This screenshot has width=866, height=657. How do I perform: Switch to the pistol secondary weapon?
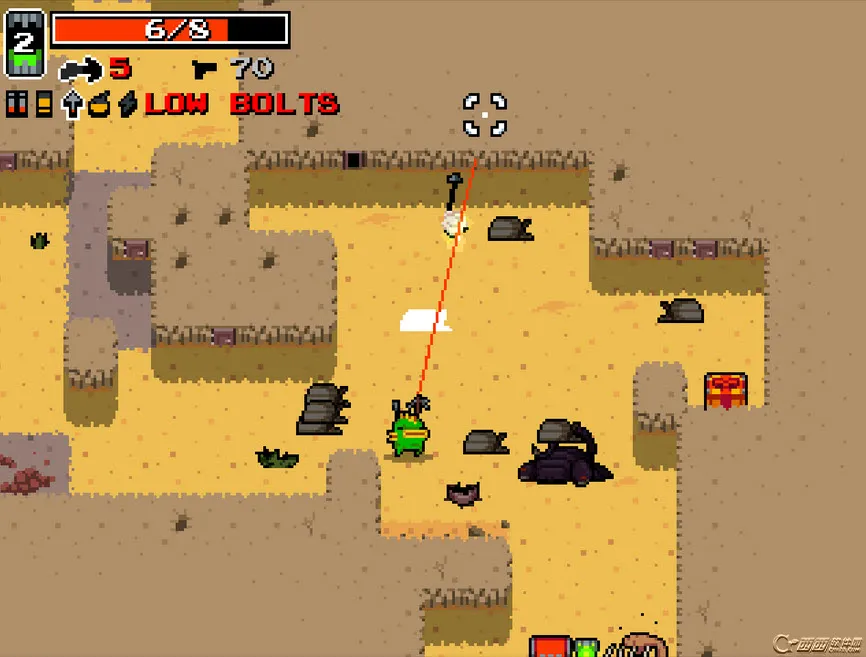(204, 68)
